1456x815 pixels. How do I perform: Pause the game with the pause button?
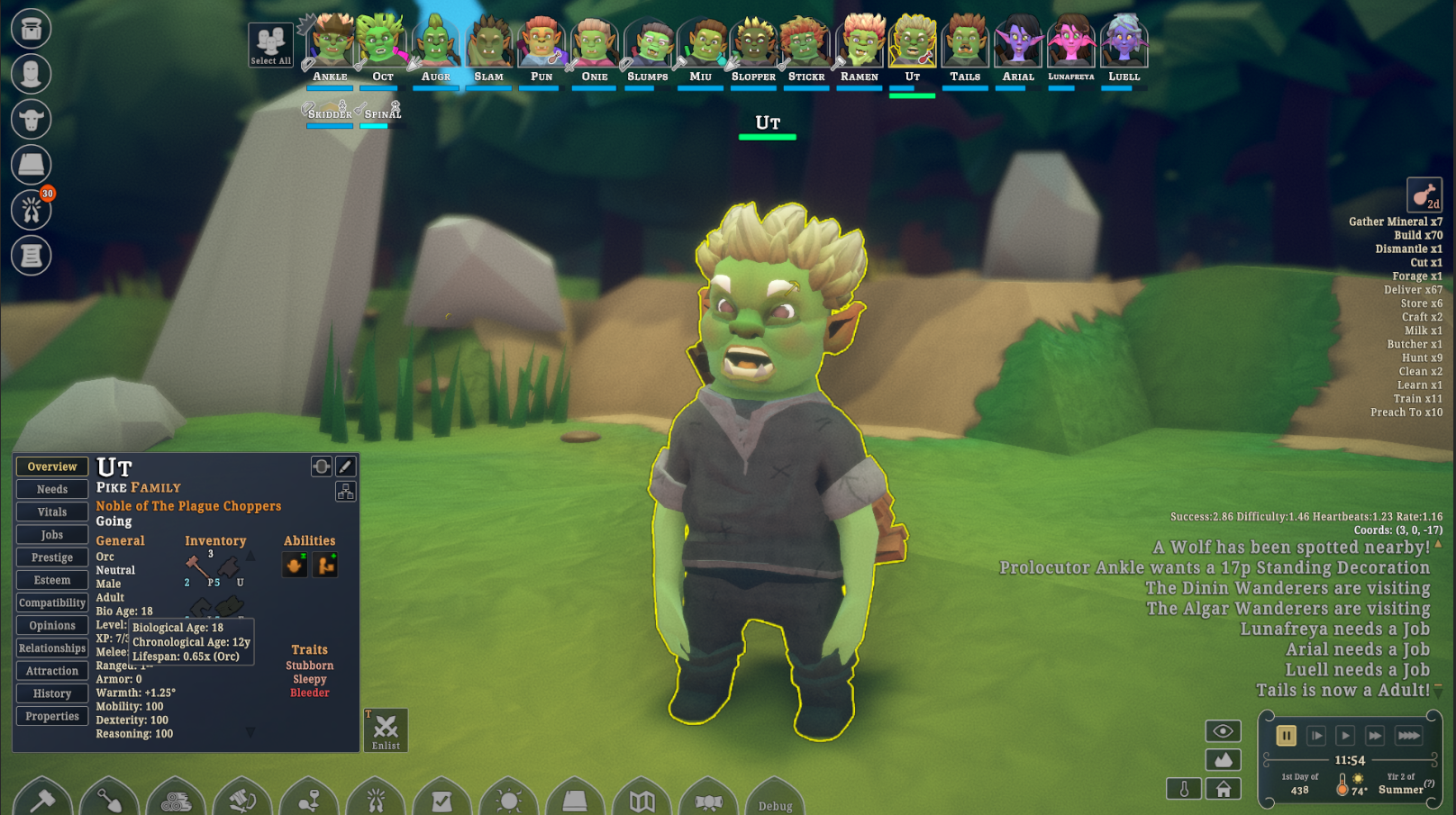[x=1286, y=736]
